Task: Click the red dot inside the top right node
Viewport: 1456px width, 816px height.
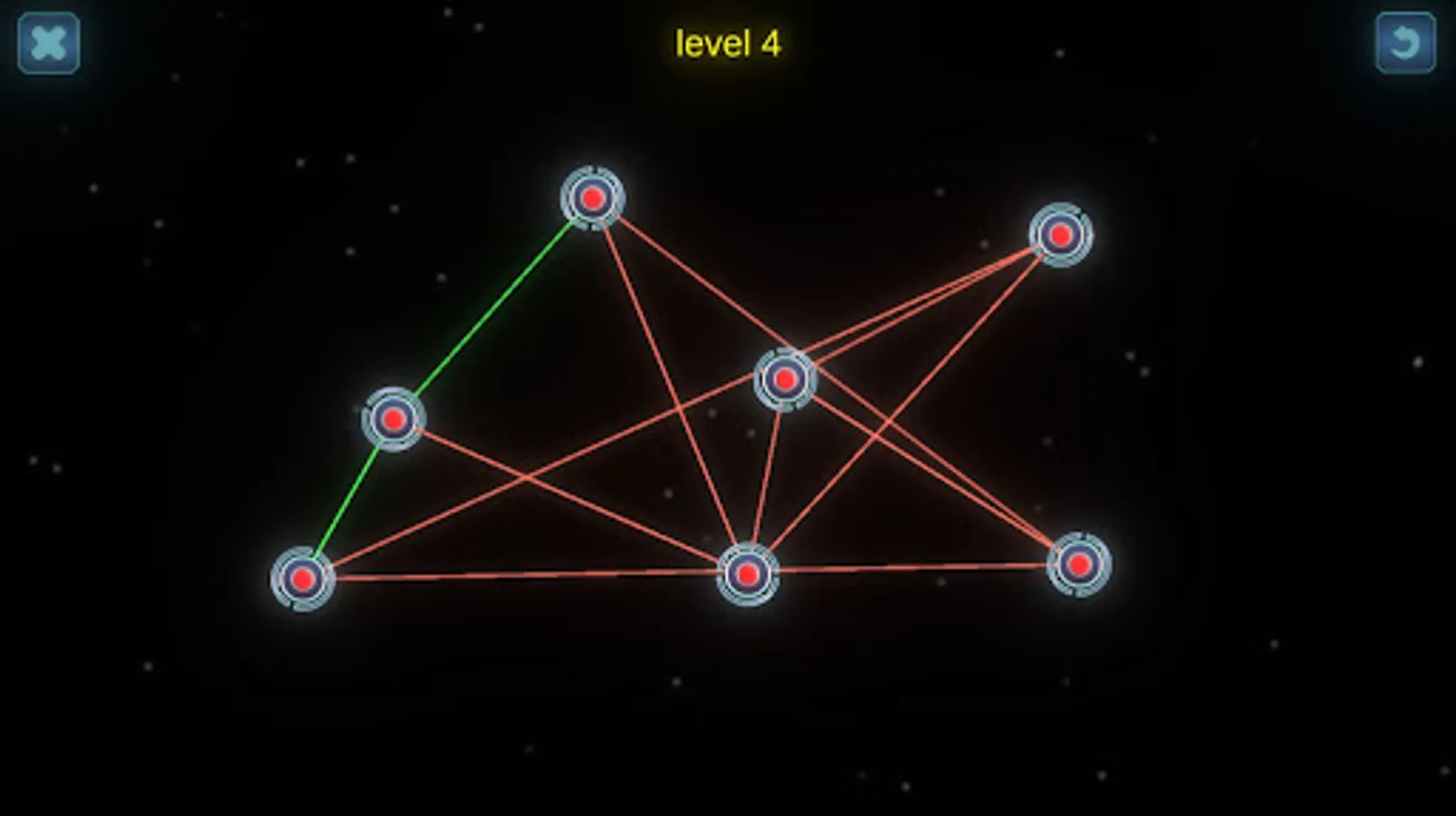Action: (x=1059, y=235)
